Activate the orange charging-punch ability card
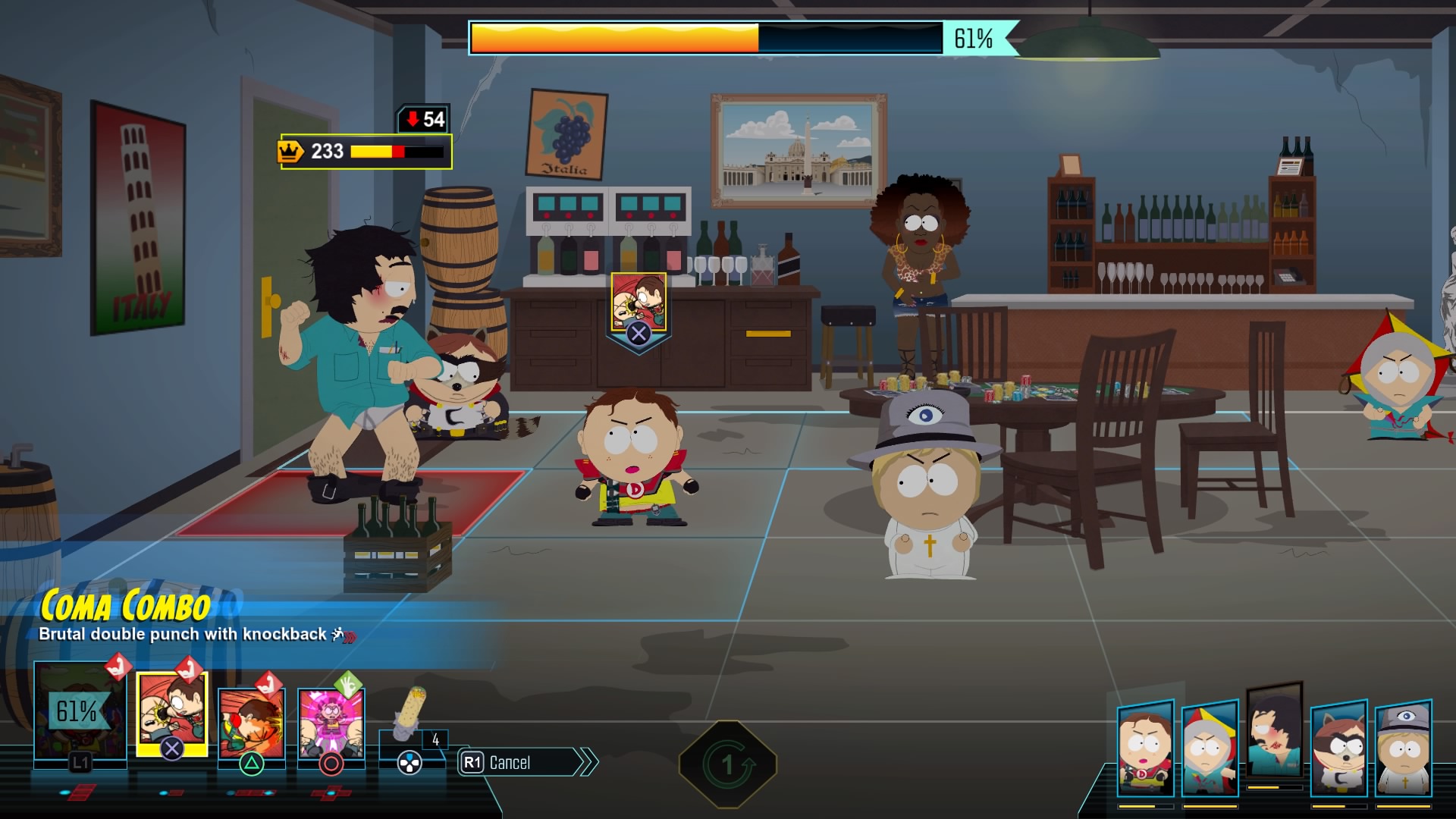 pos(251,722)
